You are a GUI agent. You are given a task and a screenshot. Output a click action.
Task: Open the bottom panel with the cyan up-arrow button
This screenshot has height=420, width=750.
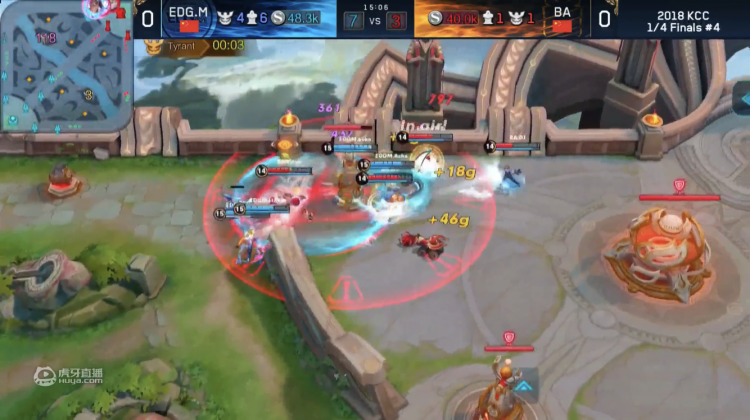coord(523,385)
